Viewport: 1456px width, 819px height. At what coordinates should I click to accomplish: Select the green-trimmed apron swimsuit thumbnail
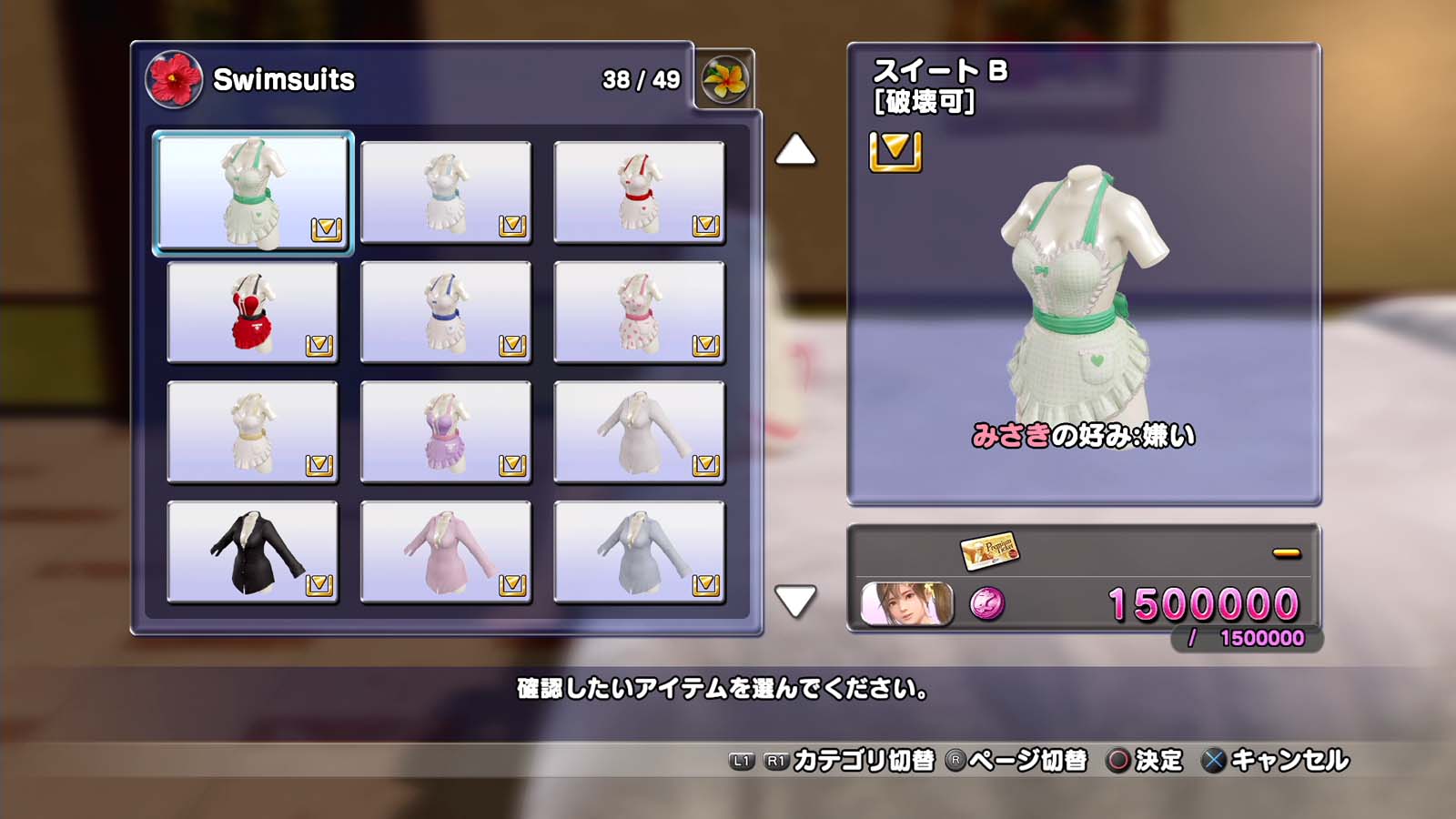pyautogui.click(x=253, y=192)
